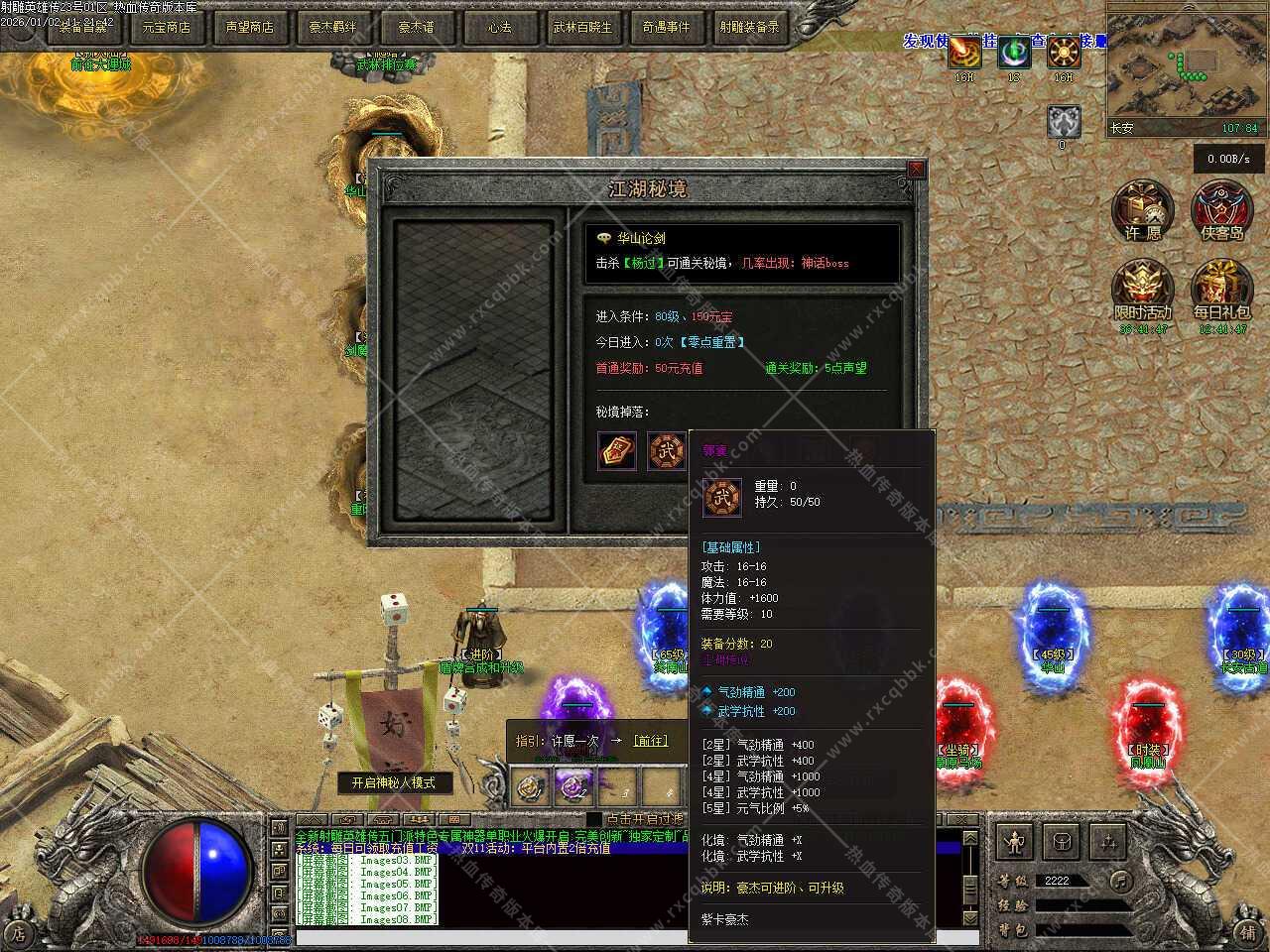Select the orange scroll drop item
This screenshot has width=1270, height=952.
(616, 451)
